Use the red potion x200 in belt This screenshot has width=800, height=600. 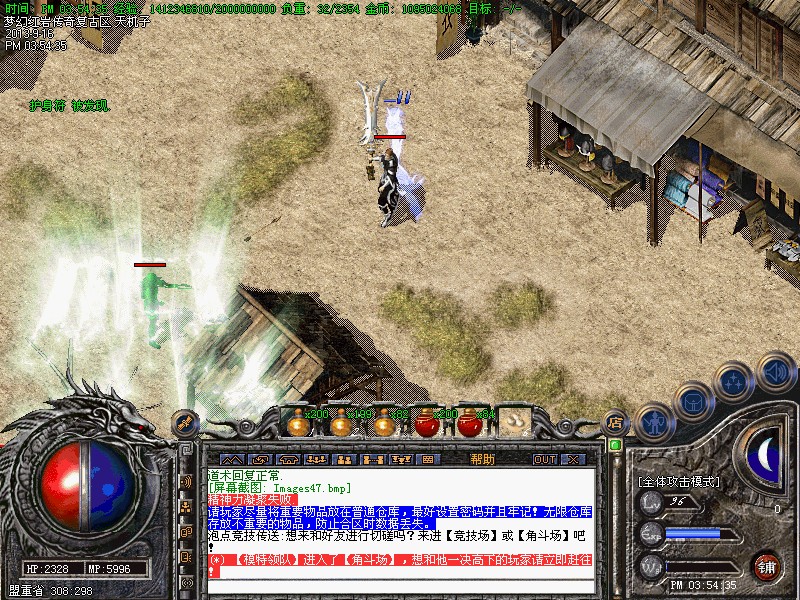click(x=427, y=423)
